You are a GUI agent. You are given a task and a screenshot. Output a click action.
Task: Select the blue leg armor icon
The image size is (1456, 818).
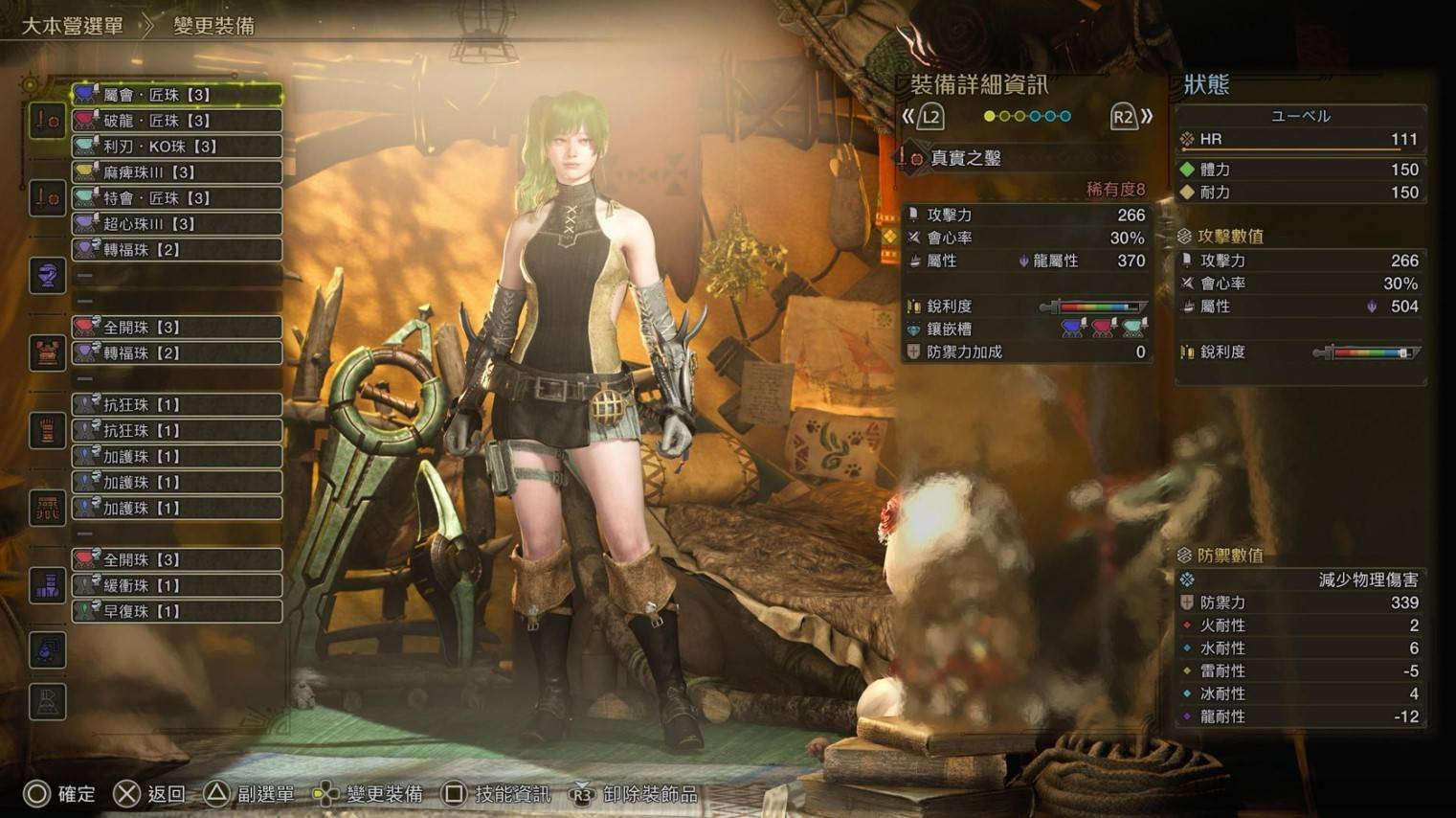pos(47,585)
